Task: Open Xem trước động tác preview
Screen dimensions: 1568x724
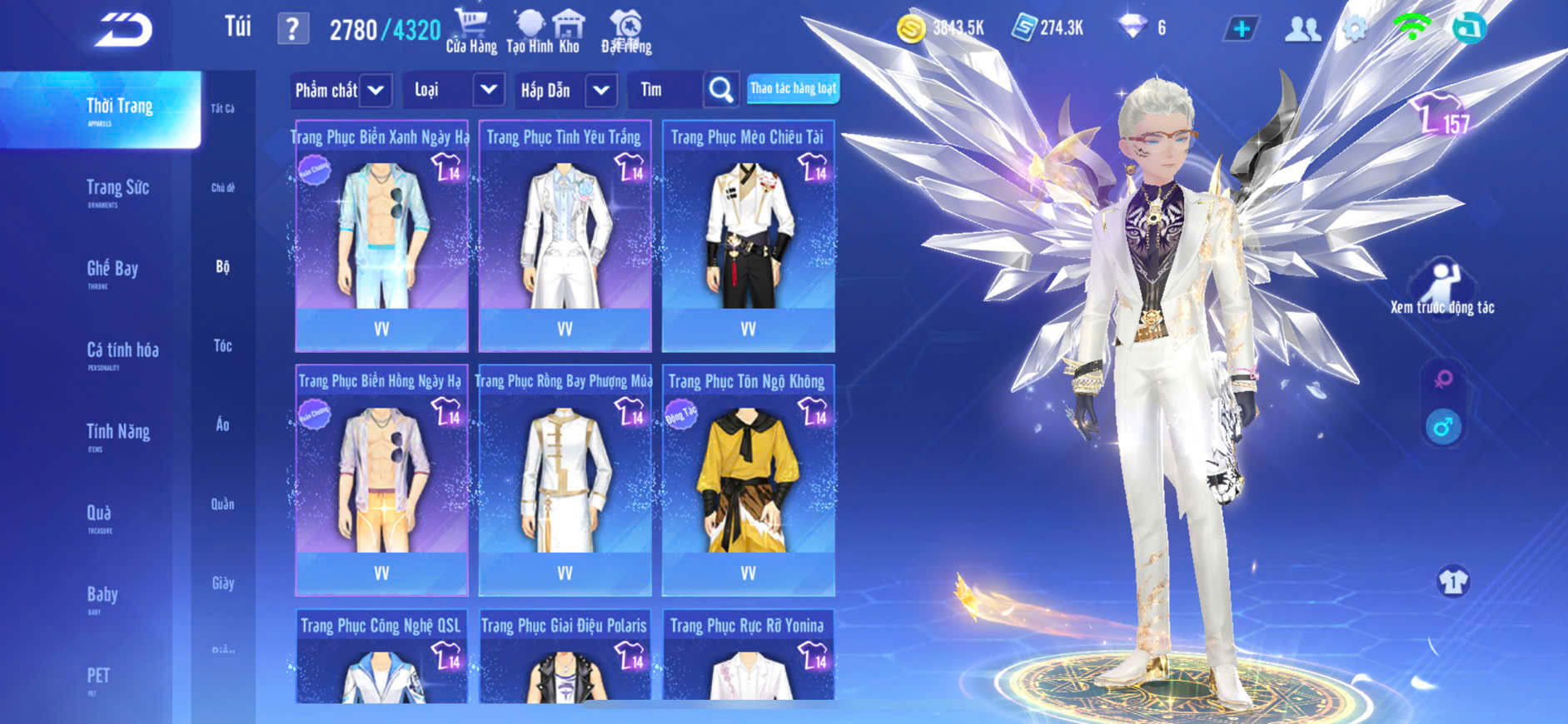Action: [x=1442, y=288]
